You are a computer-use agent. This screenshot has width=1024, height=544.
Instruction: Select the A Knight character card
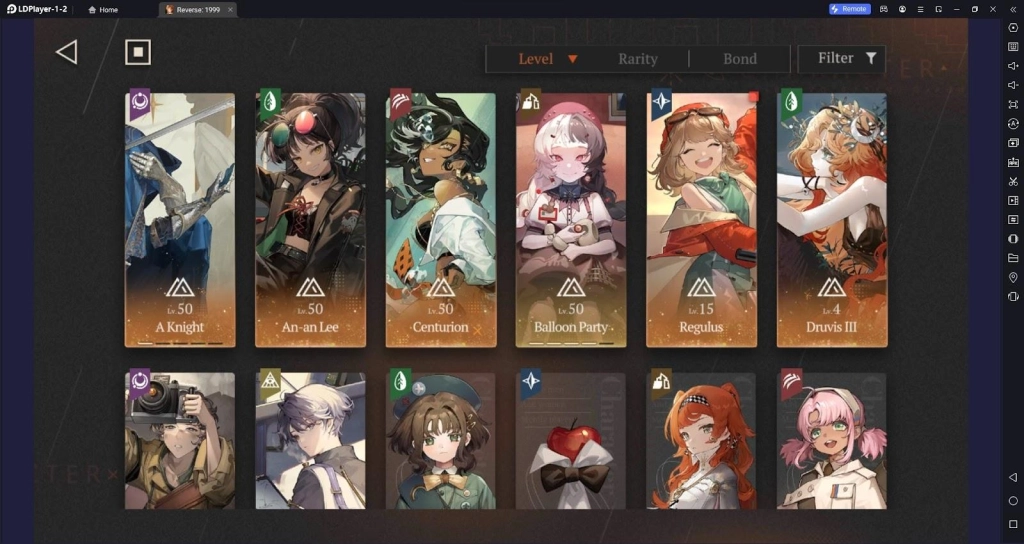coord(180,220)
